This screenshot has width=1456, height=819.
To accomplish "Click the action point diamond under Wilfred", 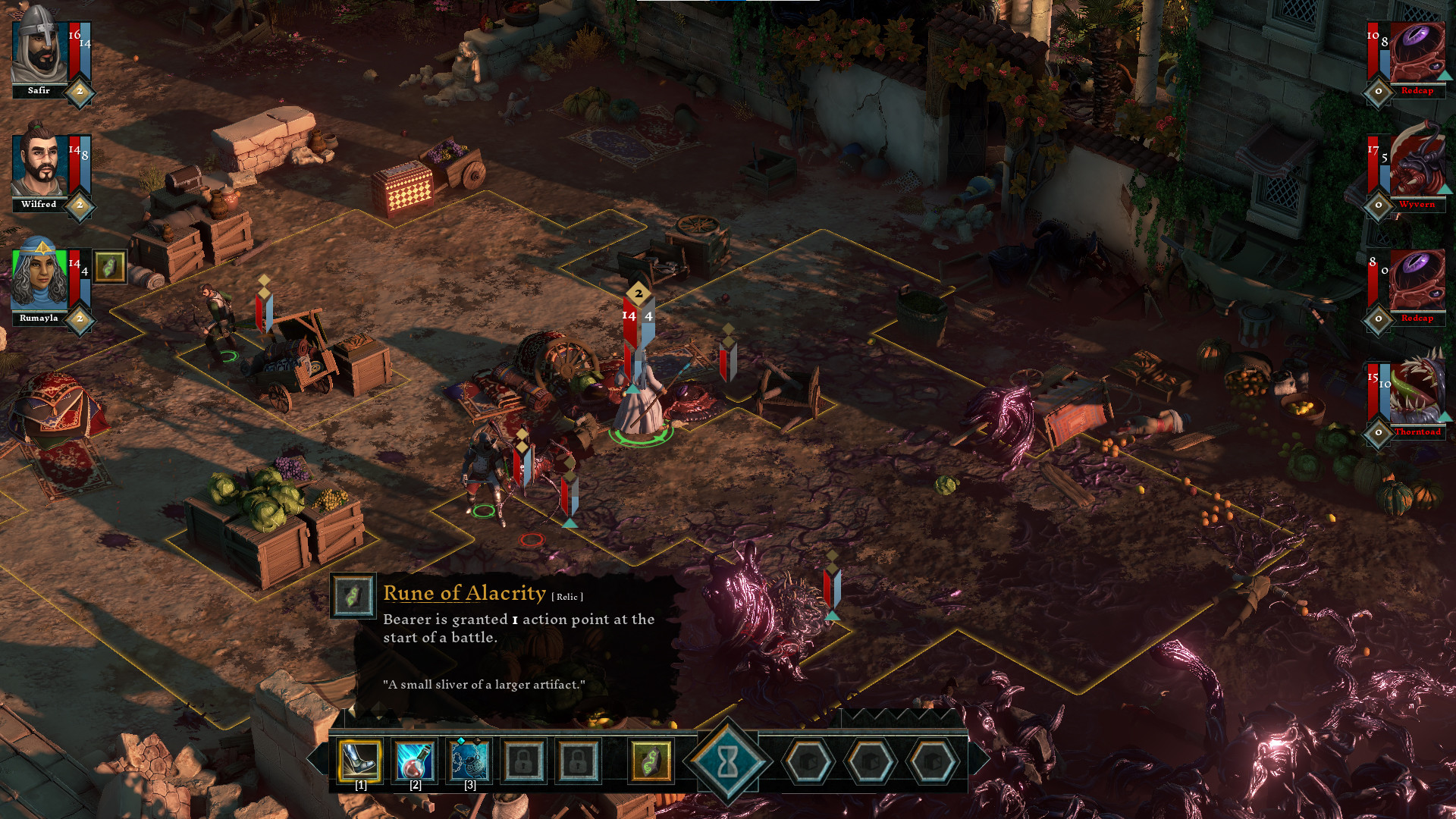I will (x=79, y=206).
